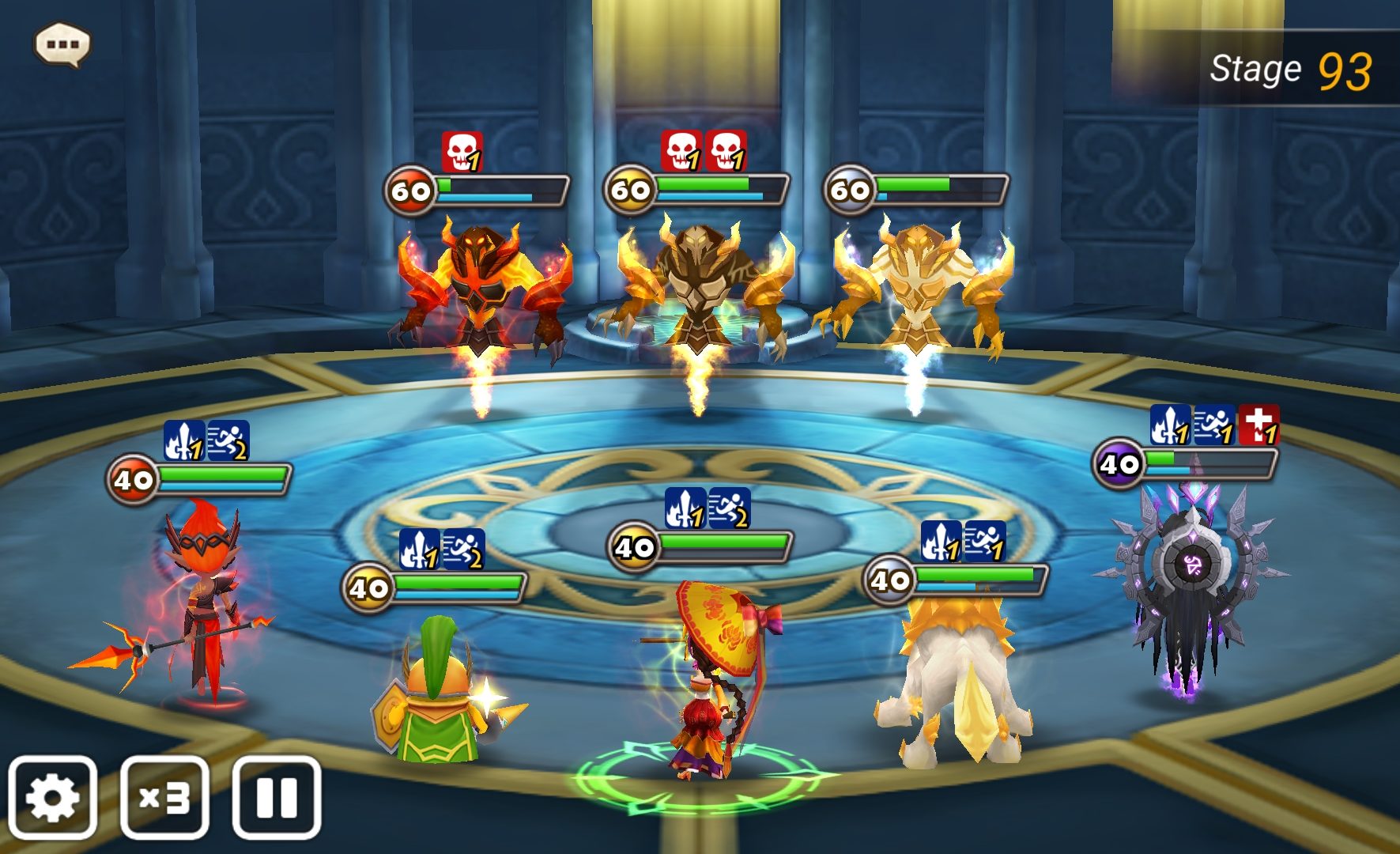Viewport: 1400px width, 854px height.
Task: Pause the battle
Action: 277,797
